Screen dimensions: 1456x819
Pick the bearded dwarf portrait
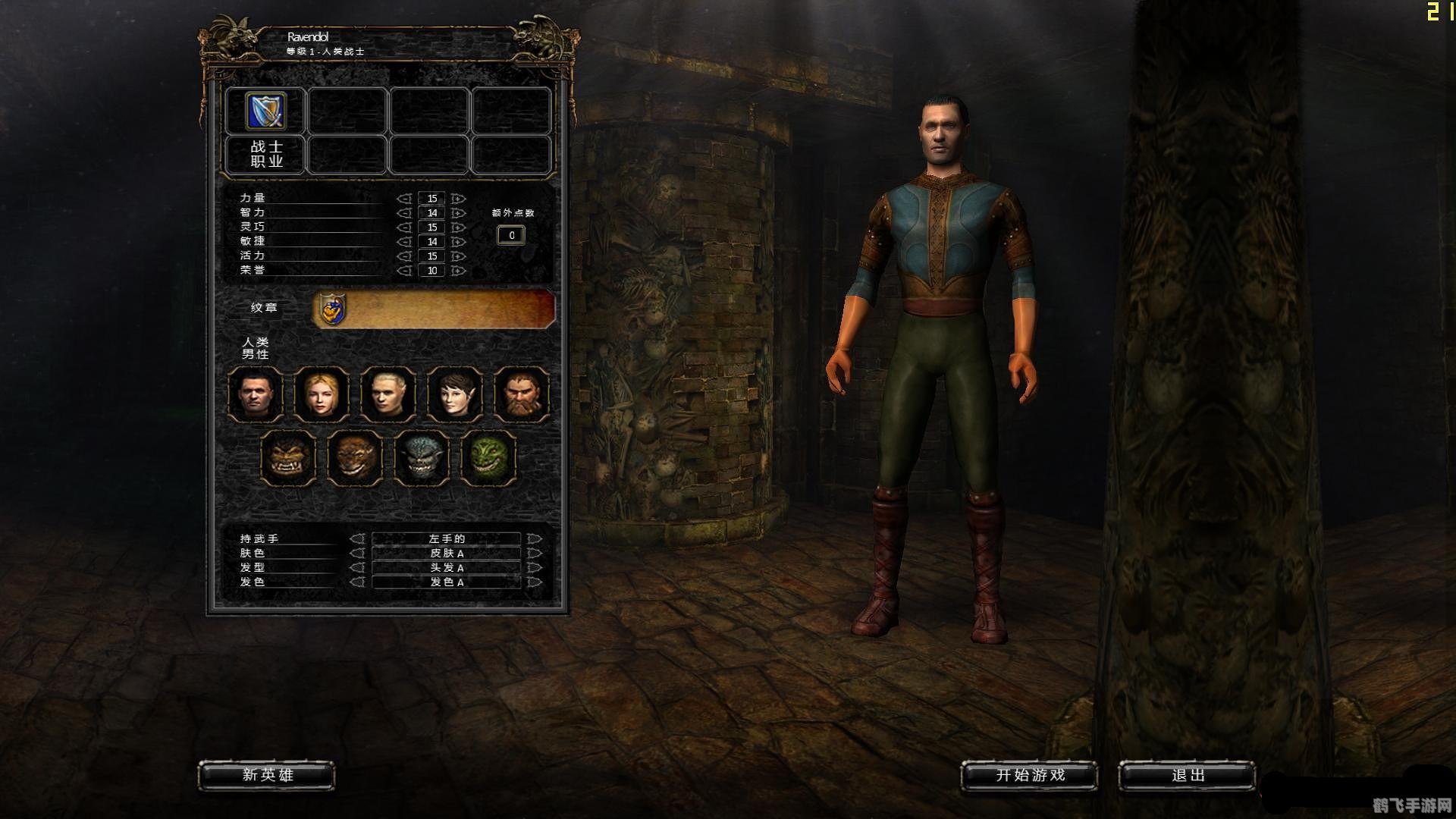(522, 394)
